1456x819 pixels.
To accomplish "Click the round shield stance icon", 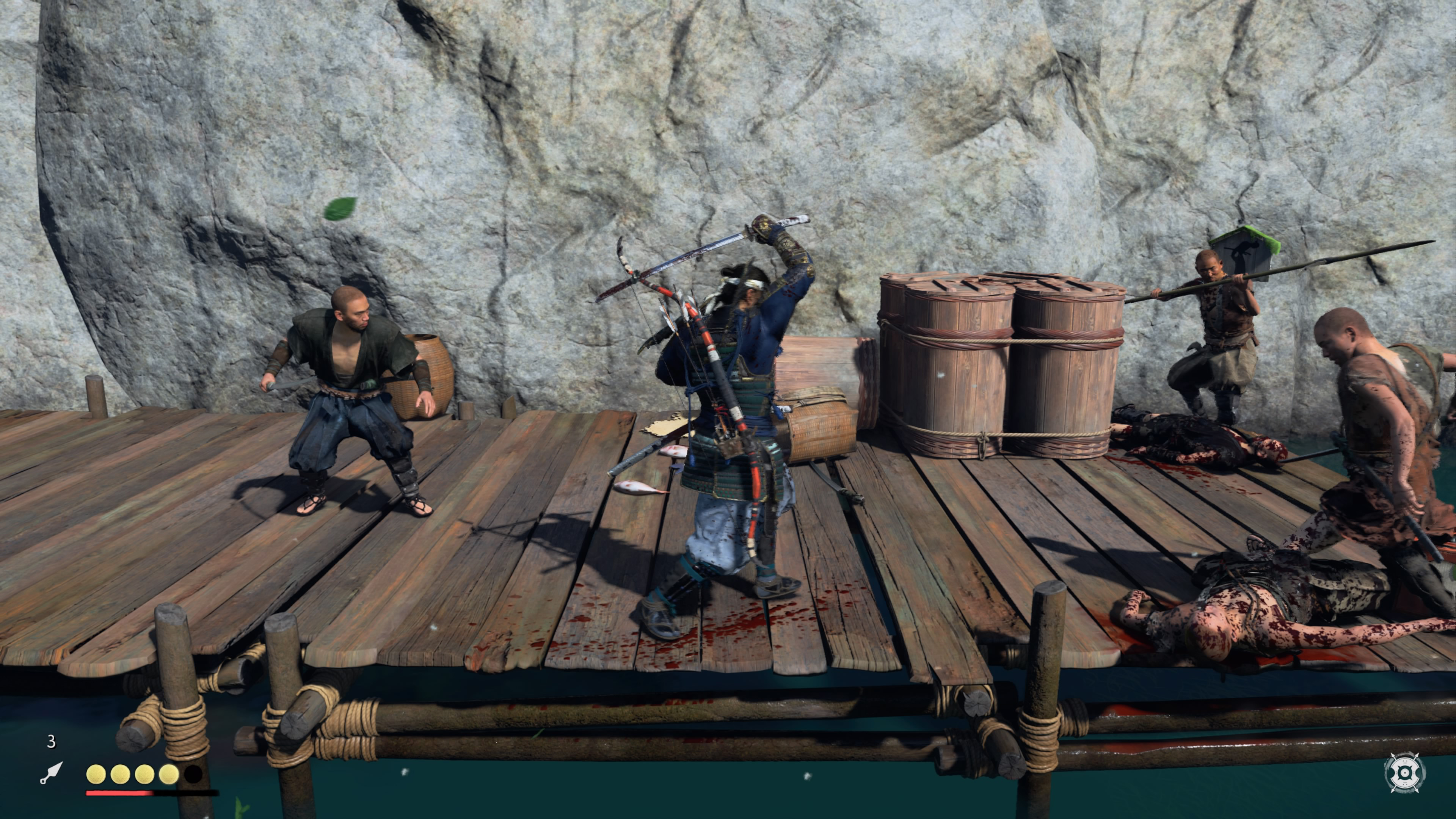I will [x=1404, y=772].
